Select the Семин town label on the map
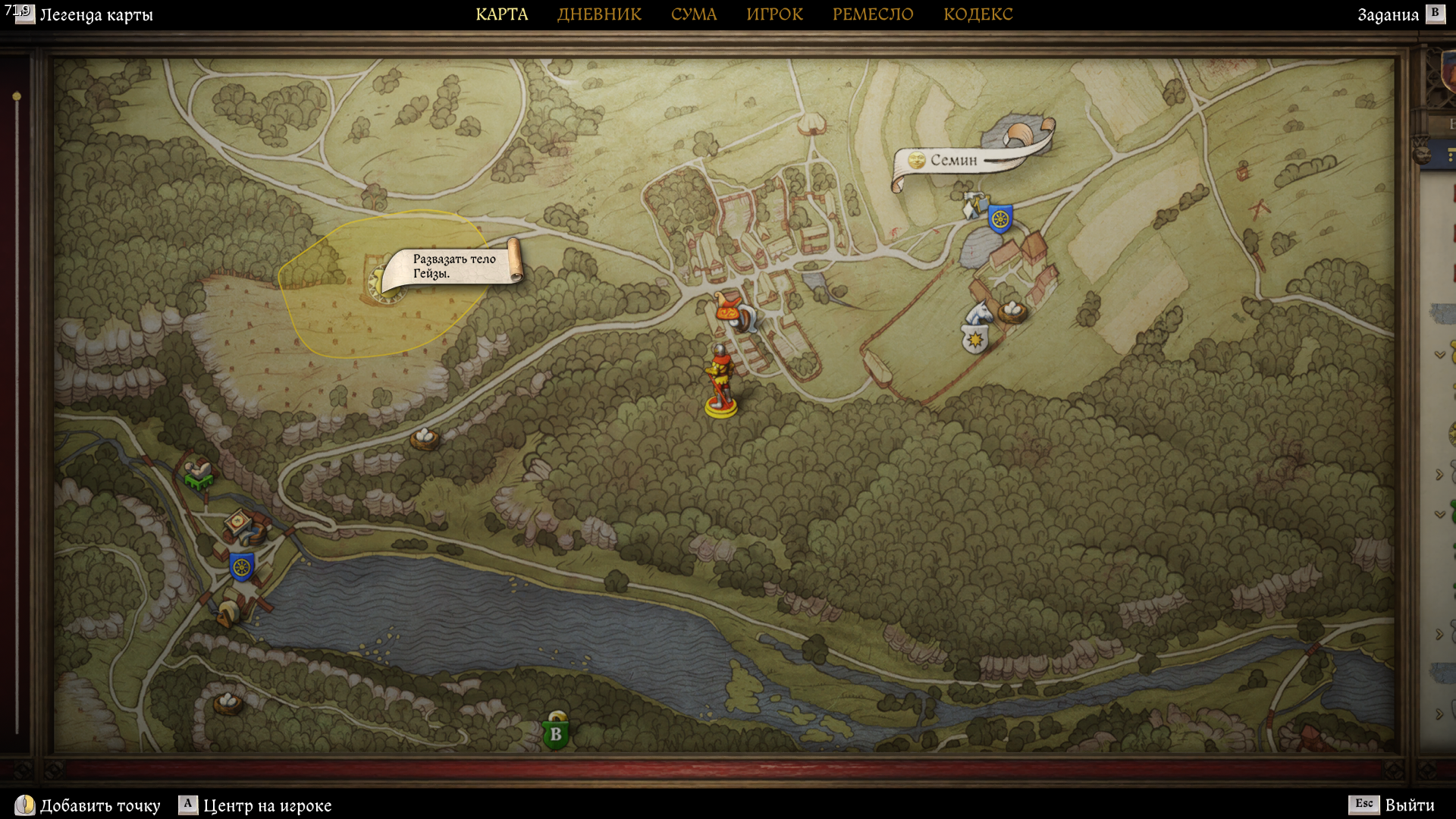This screenshot has height=819, width=1456. [953, 160]
